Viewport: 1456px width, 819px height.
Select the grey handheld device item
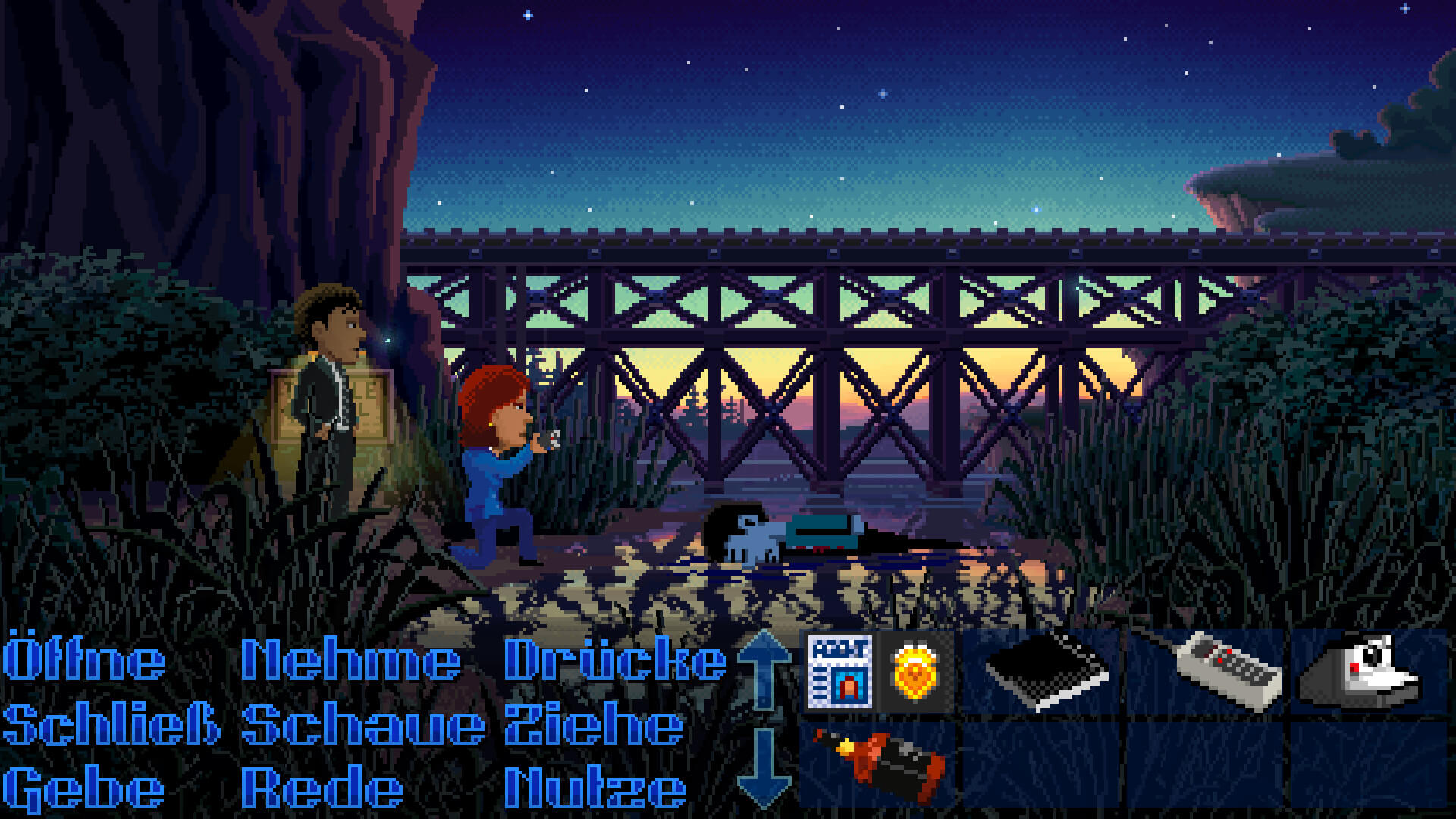(x=1228, y=672)
